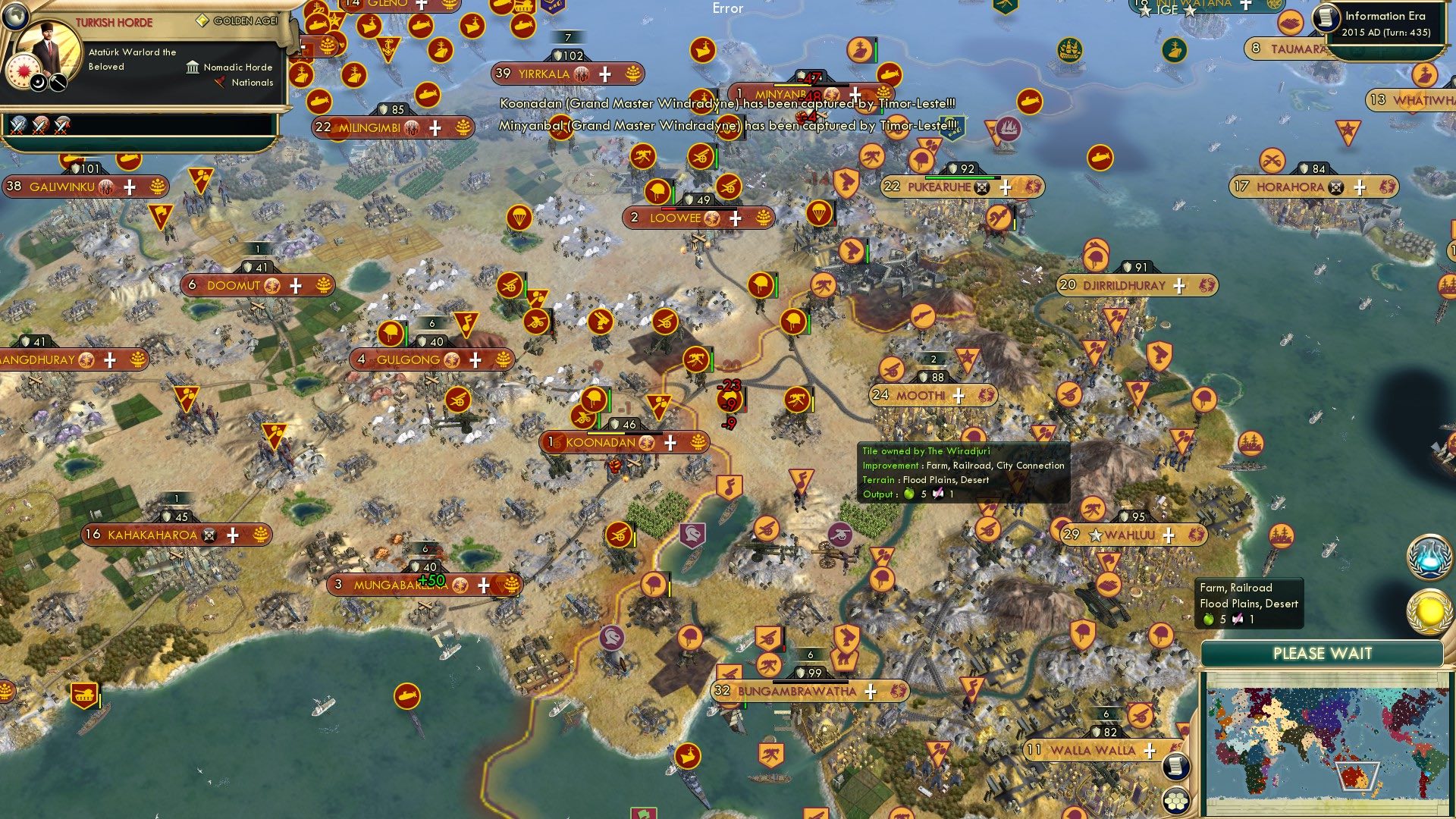Click the crescent moon icon below the leader portrait
1456x819 pixels.
pos(38,82)
